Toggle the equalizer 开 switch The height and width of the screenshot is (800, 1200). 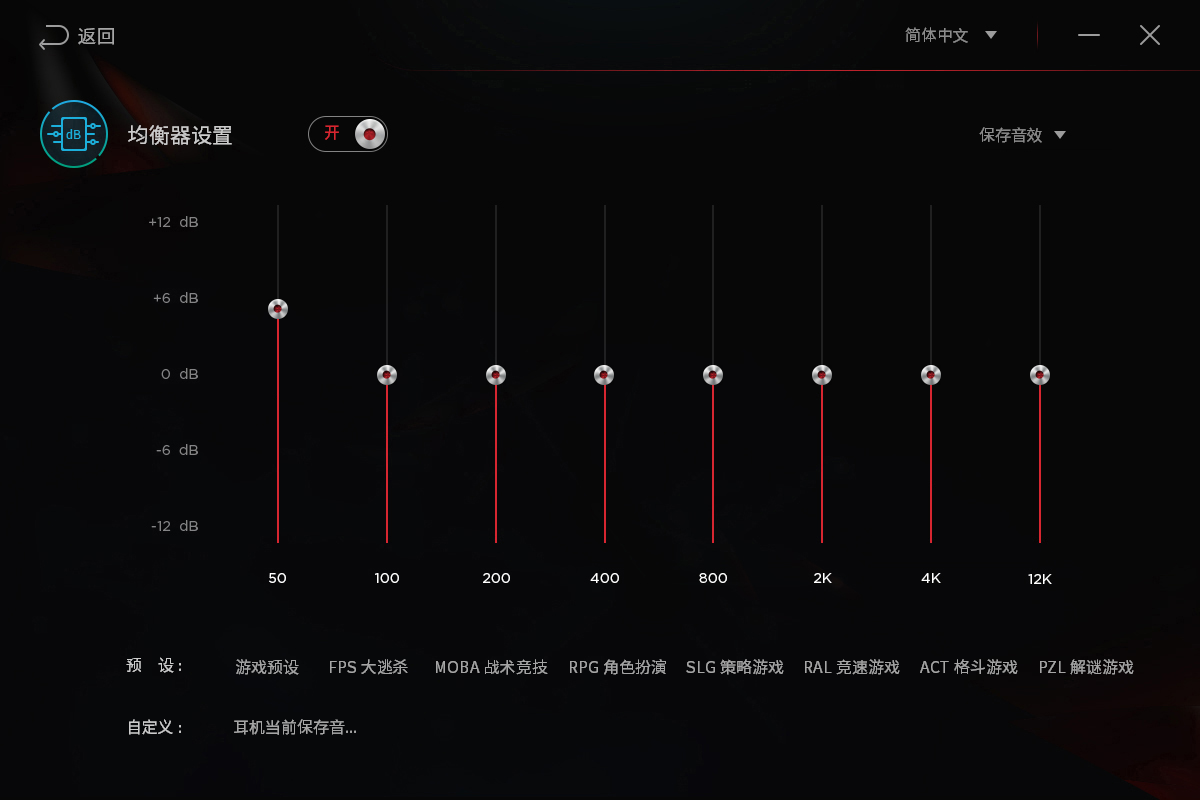[348, 134]
